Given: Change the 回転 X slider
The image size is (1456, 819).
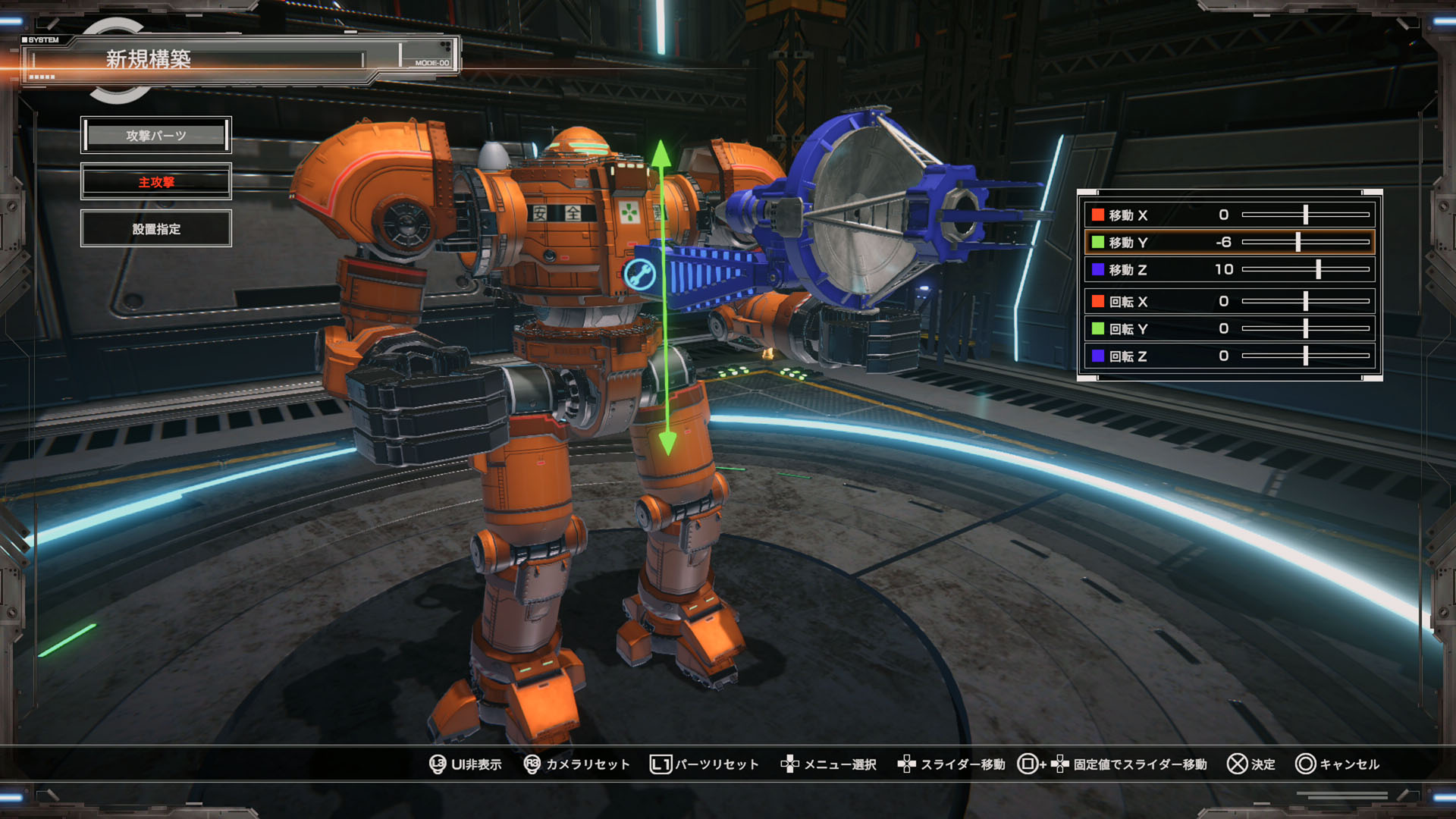Looking at the screenshot, I should (1305, 302).
